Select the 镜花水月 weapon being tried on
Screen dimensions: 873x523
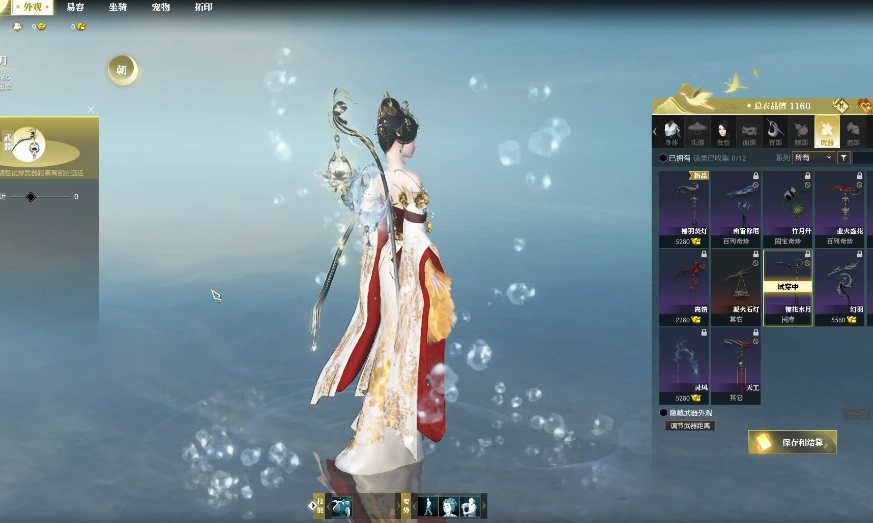pyautogui.click(x=788, y=287)
